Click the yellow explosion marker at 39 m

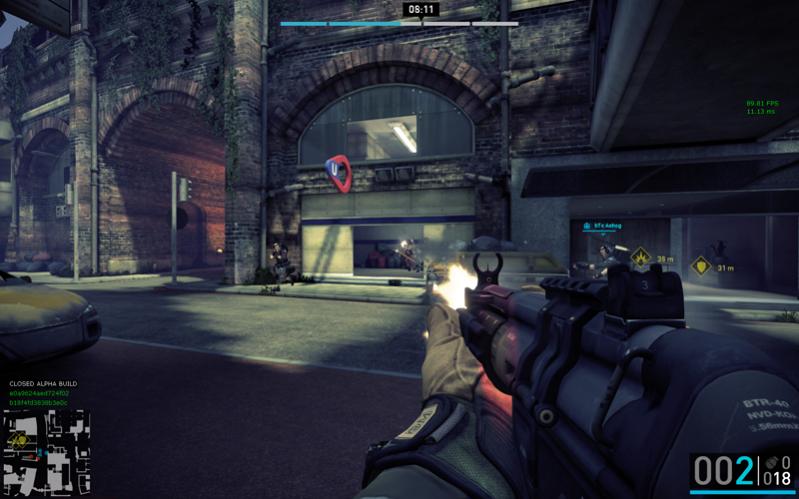640,258
